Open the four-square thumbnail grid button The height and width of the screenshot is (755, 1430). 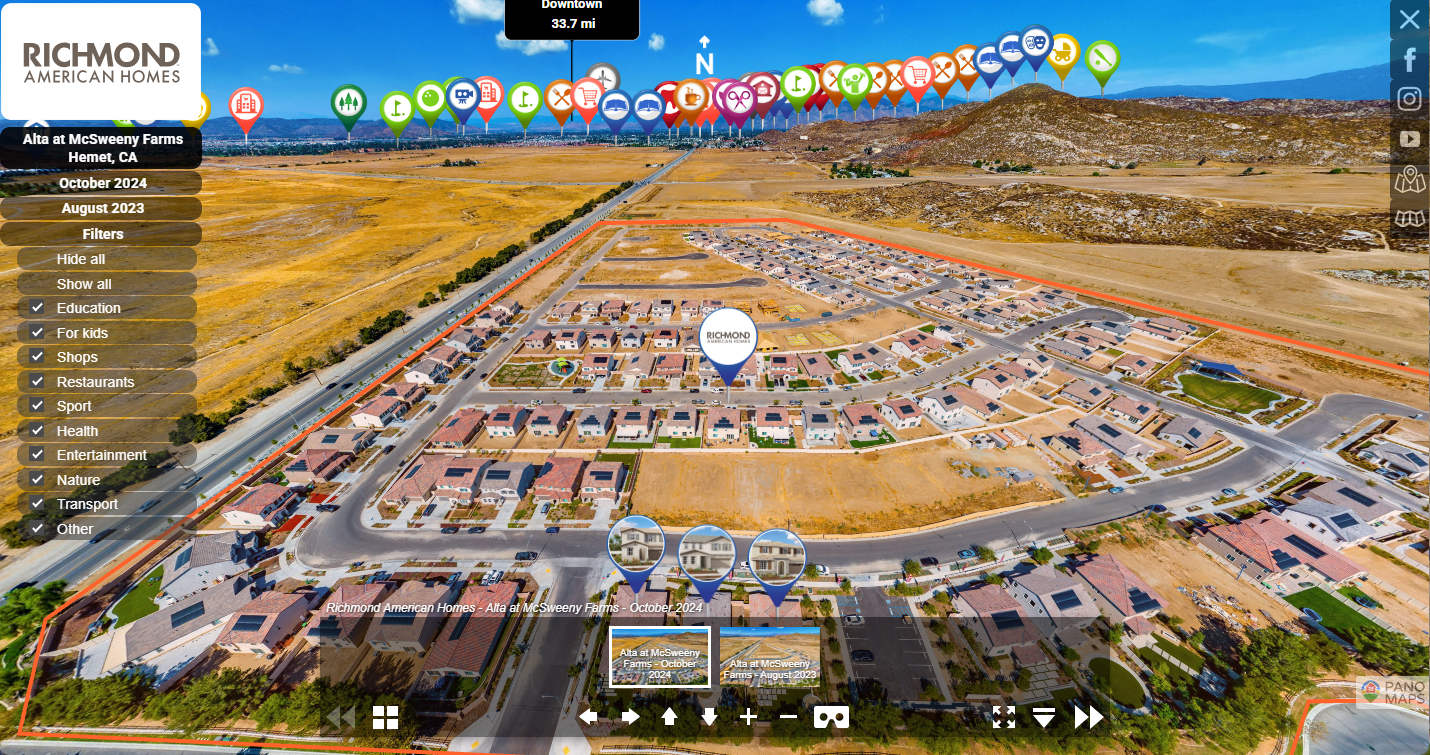(x=386, y=716)
